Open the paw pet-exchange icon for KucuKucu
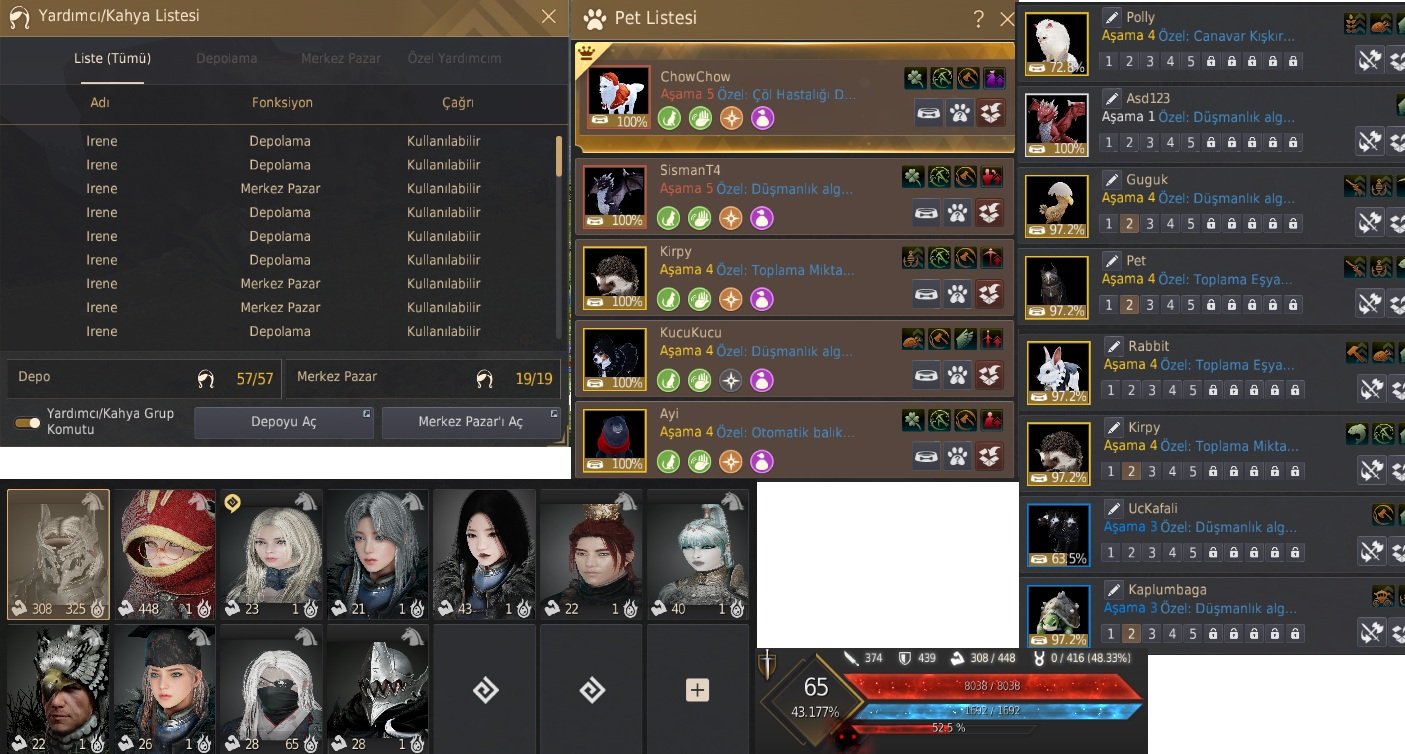The image size is (1405, 754). coord(957,374)
